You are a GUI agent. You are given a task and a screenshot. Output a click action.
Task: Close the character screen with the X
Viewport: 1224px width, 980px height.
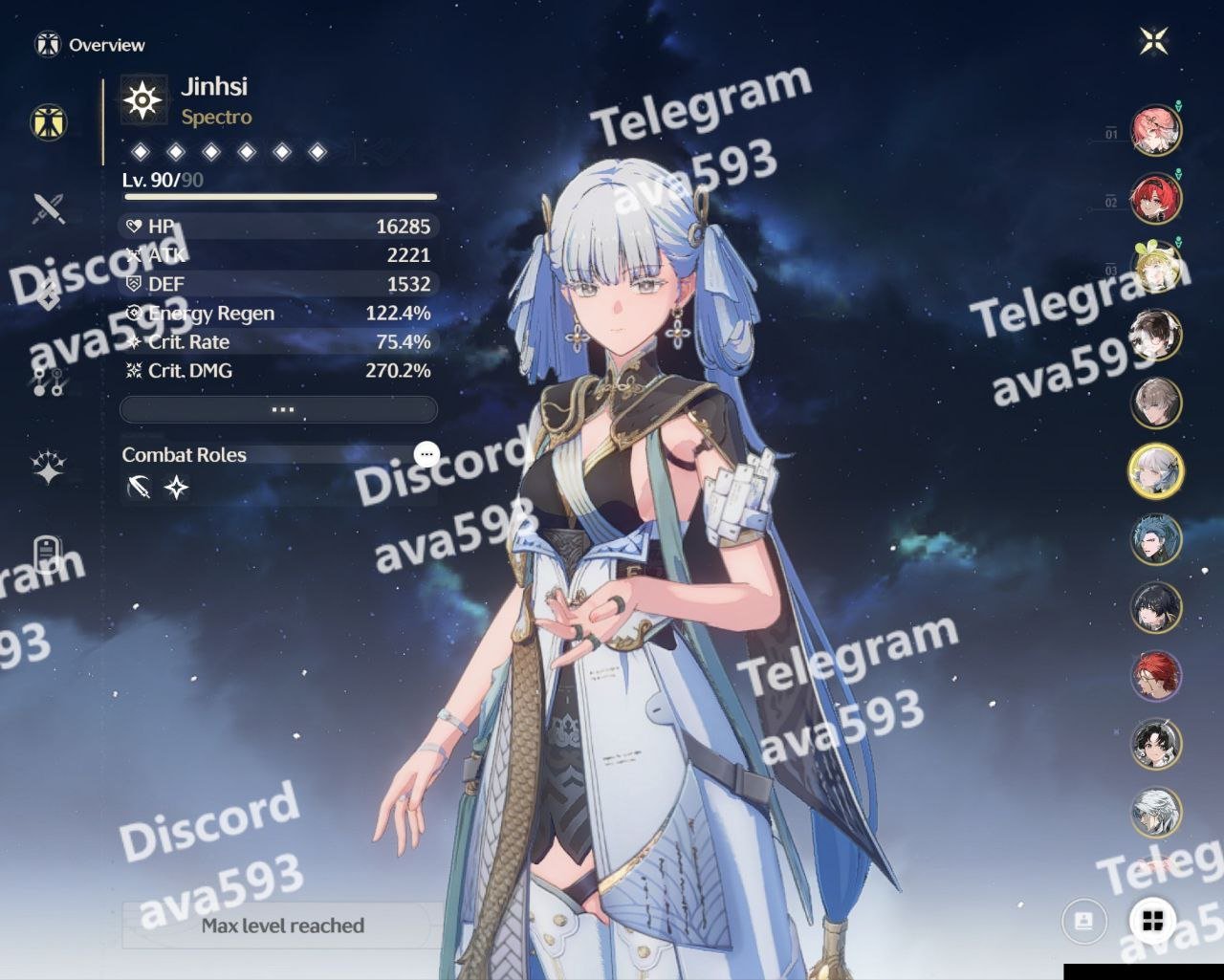(1154, 41)
